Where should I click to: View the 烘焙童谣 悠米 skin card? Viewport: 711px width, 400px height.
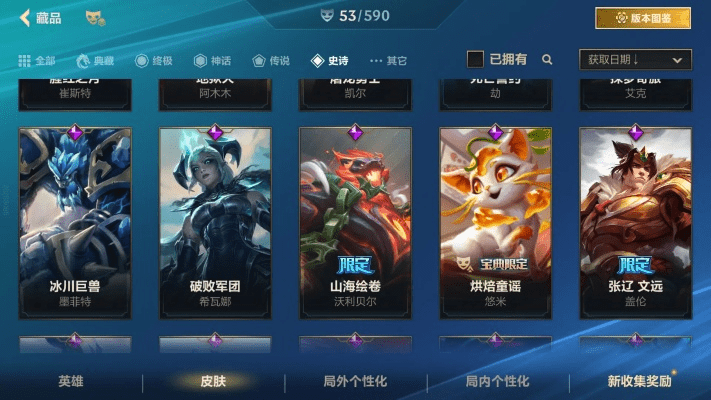coord(495,220)
